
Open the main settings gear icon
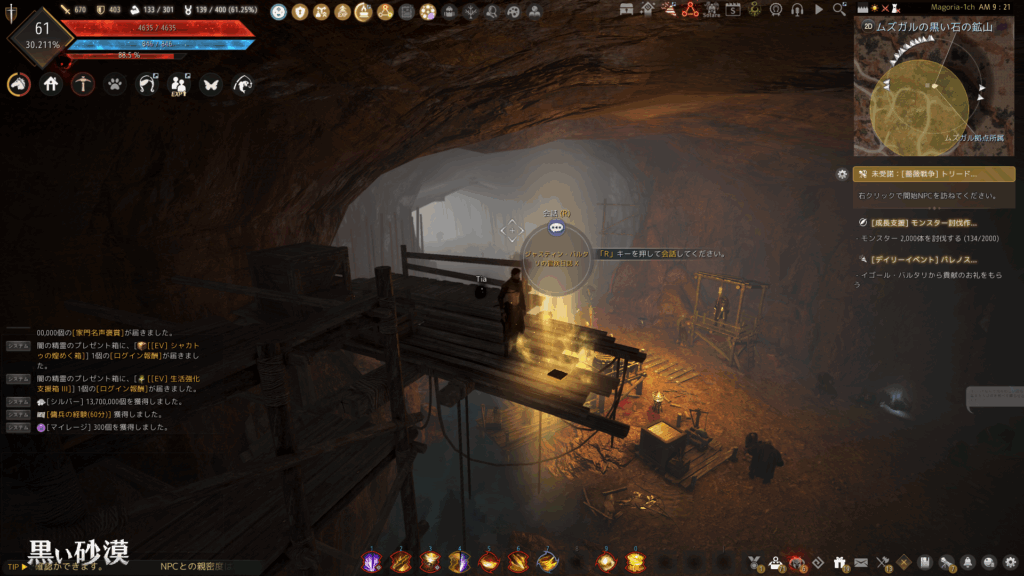pyautogui.click(x=1010, y=562)
